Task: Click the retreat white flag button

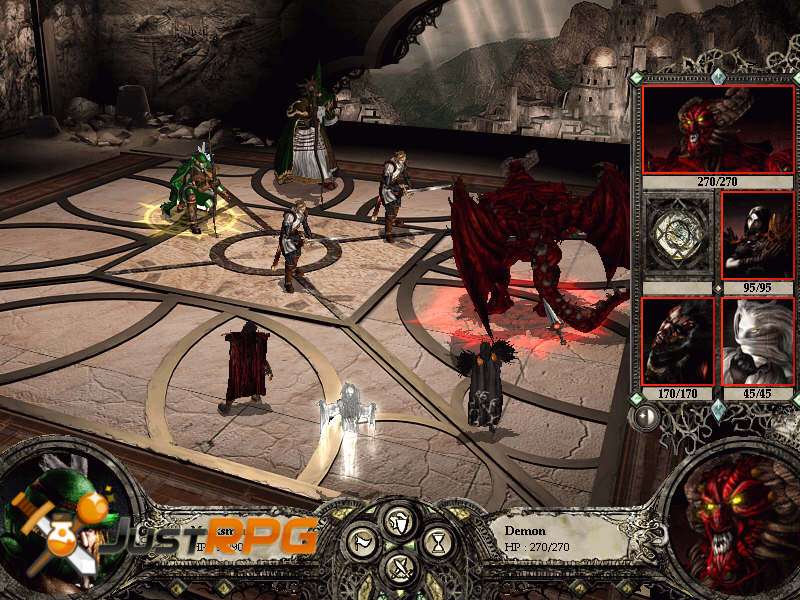Action: [362, 544]
